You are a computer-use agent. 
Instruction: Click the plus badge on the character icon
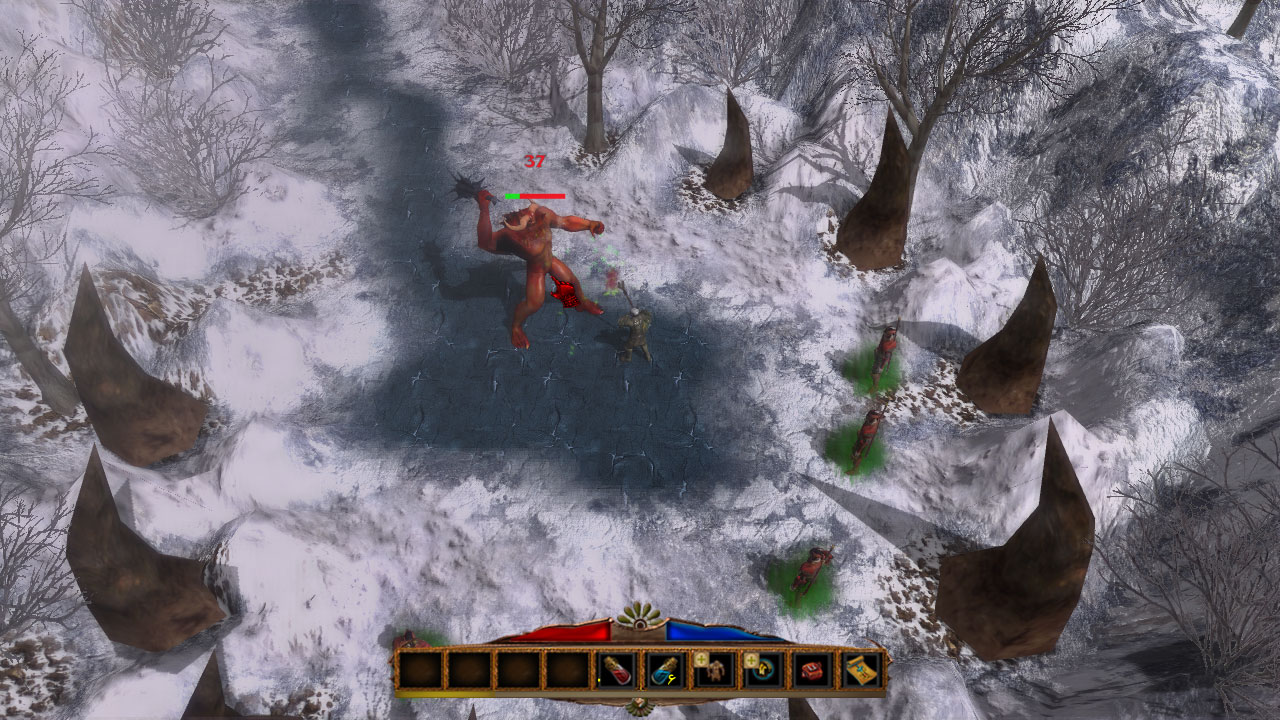click(x=701, y=659)
